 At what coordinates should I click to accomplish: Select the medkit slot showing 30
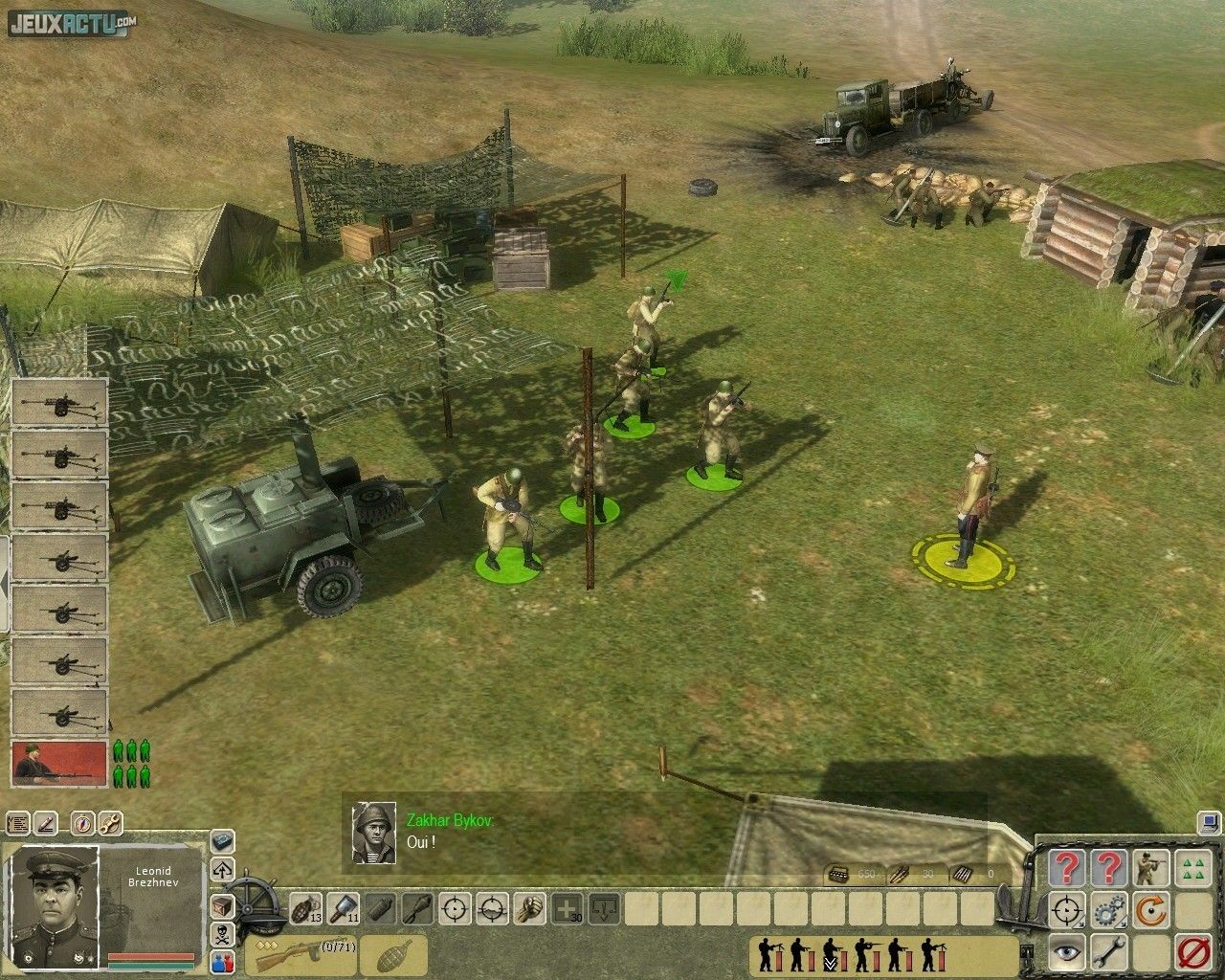[568, 906]
